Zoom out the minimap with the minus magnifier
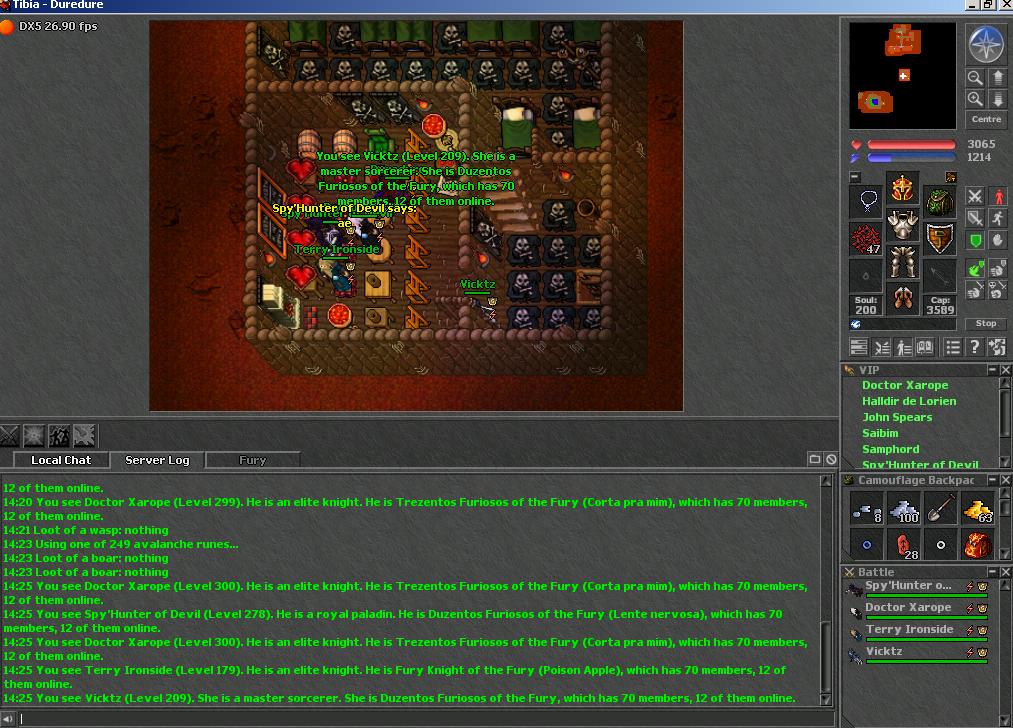 pyautogui.click(x=976, y=78)
